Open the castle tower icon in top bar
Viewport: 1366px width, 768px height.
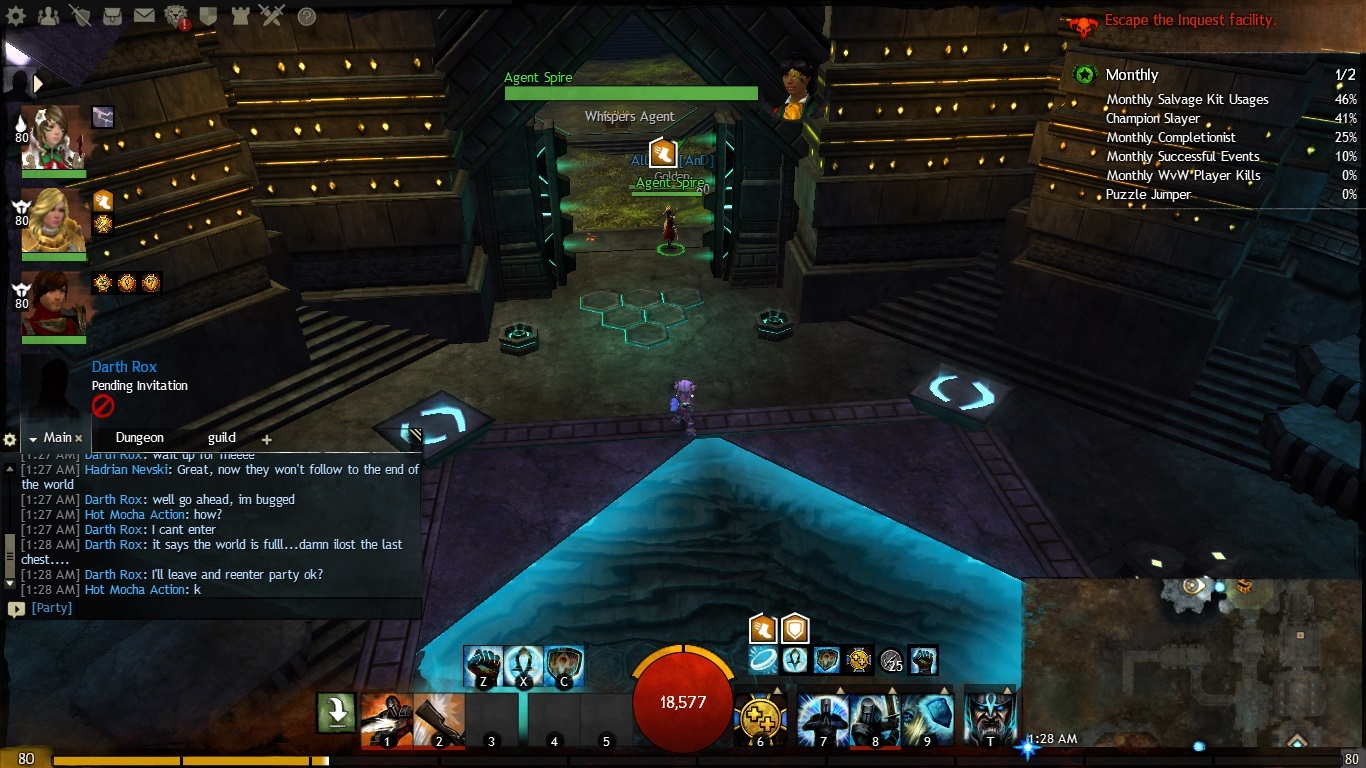coord(240,16)
